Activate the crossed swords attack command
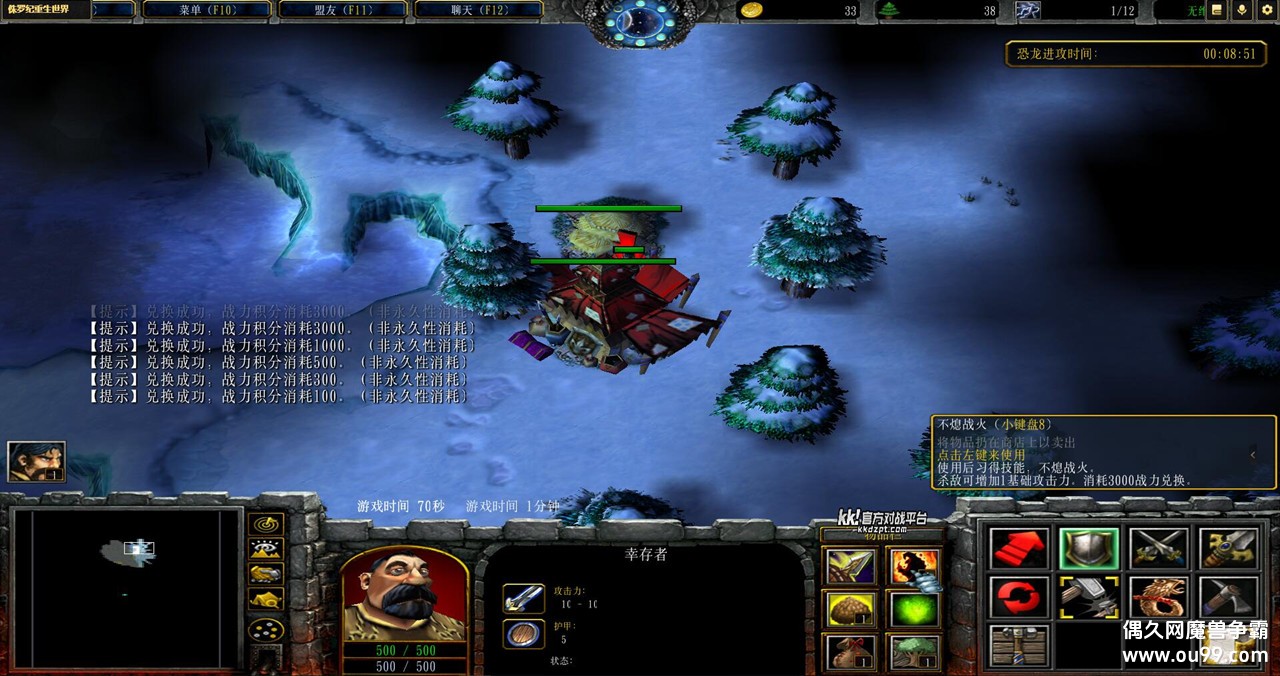The height and width of the screenshot is (676, 1280). pos(1158,548)
